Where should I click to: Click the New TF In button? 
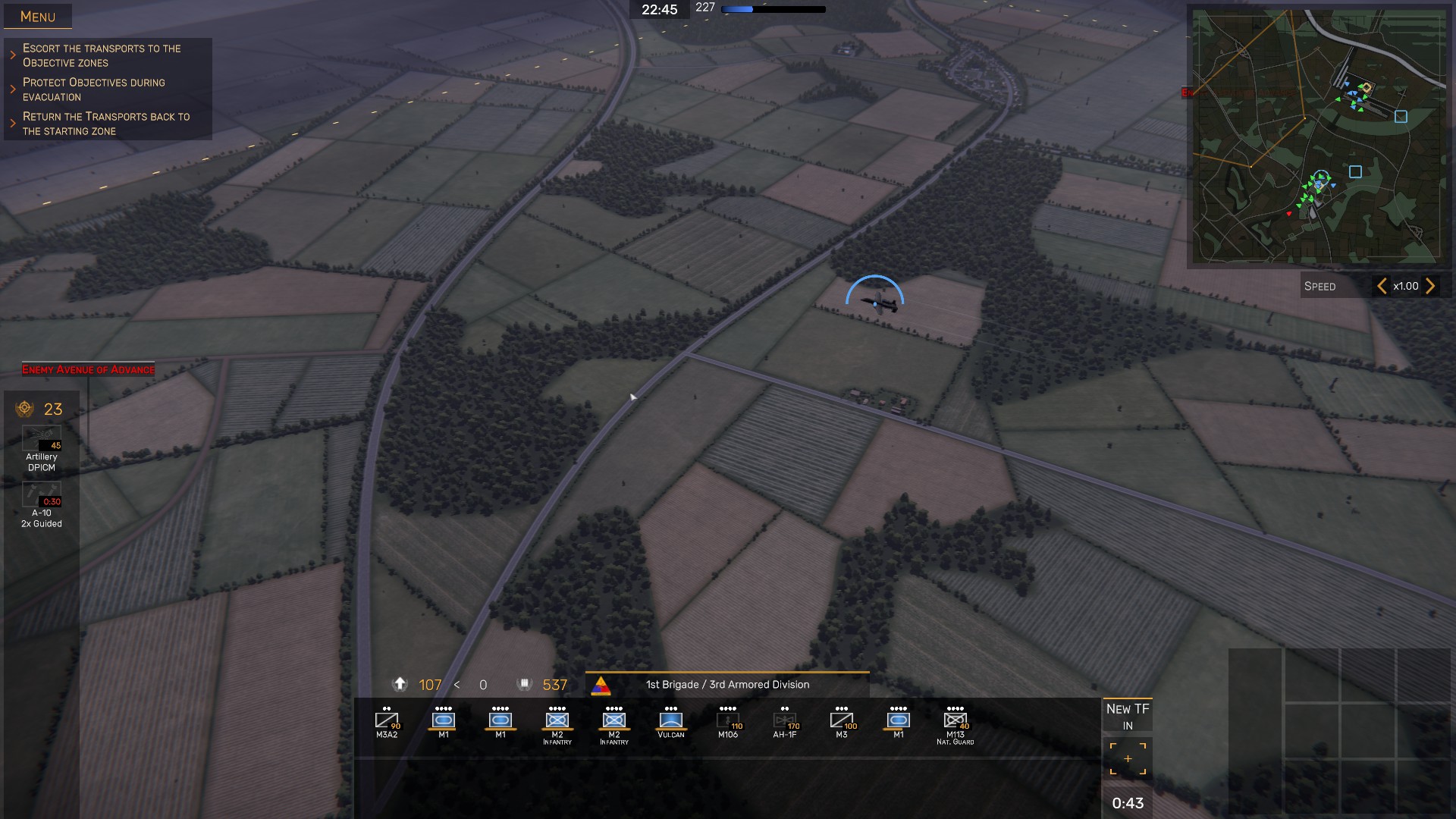point(1128,717)
